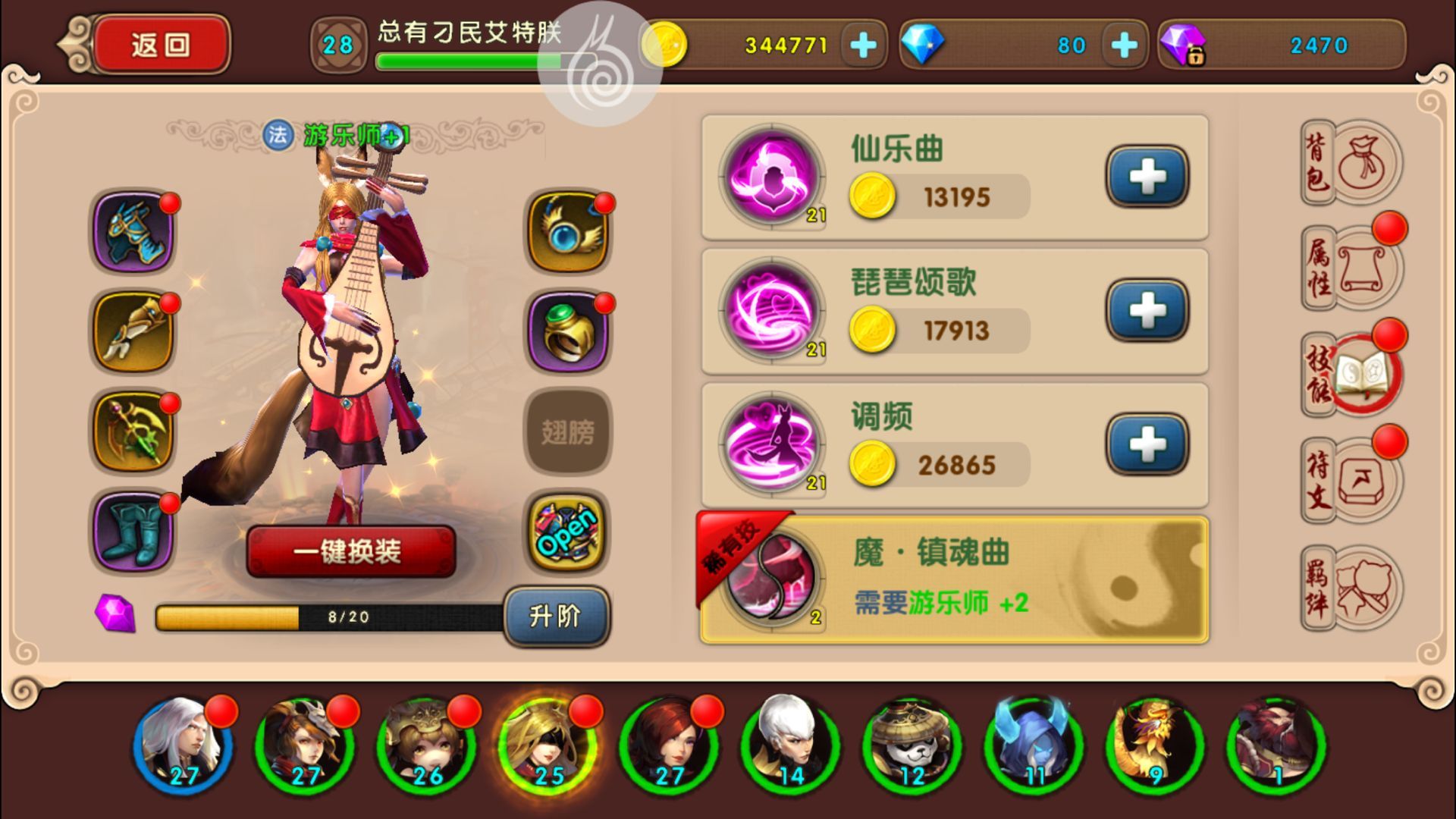This screenshot has height=819, width=1456.
Task: Select the green gem ring slot
Action: (568, 333)
